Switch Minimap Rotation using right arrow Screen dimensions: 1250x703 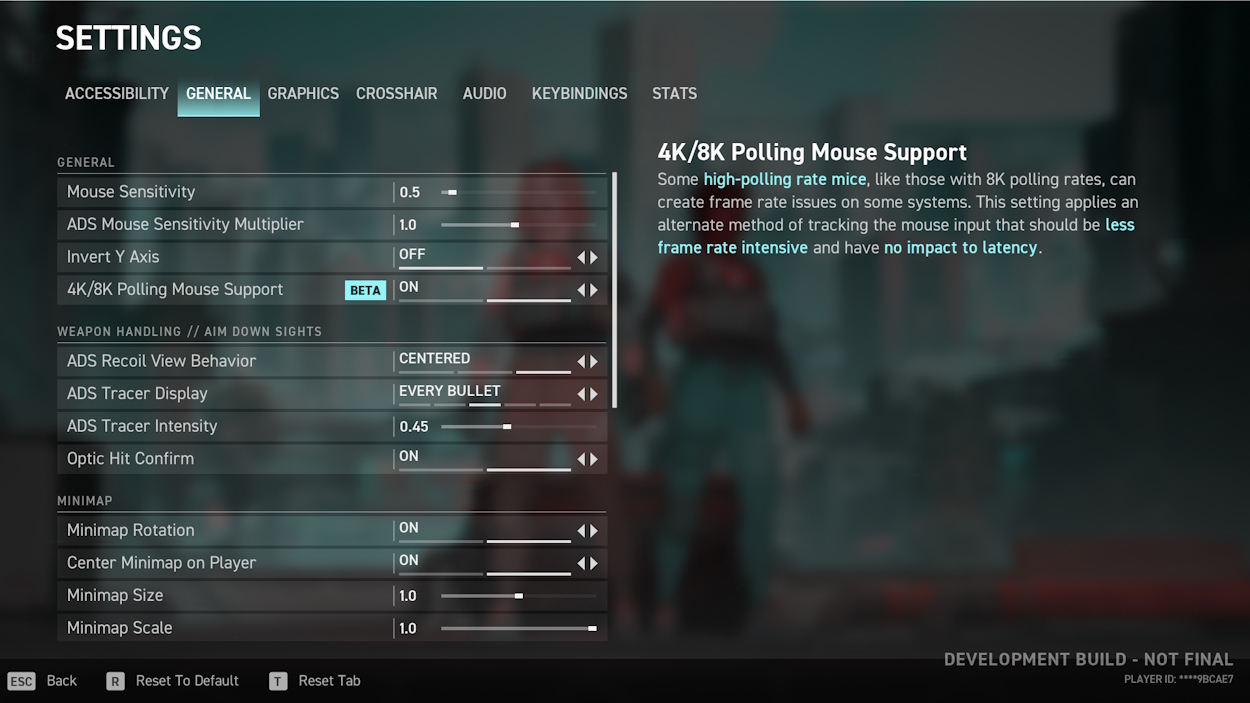[594, 531]
